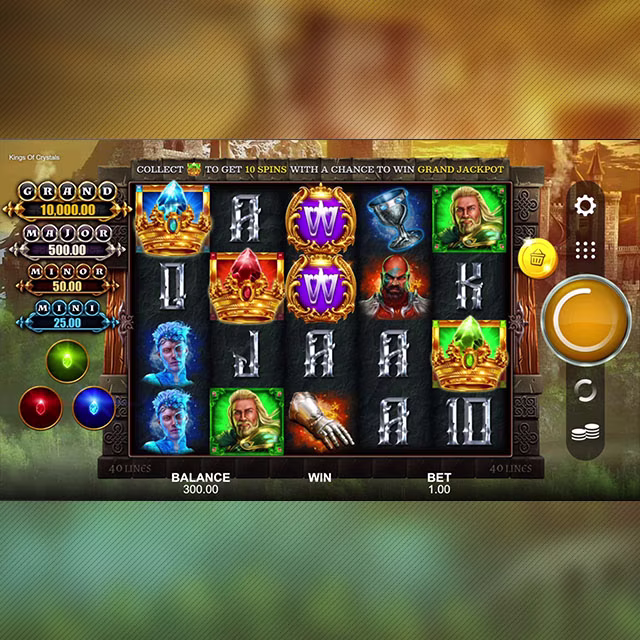Spin the reels with the orange button
The image size is (640, 640).
586,320
